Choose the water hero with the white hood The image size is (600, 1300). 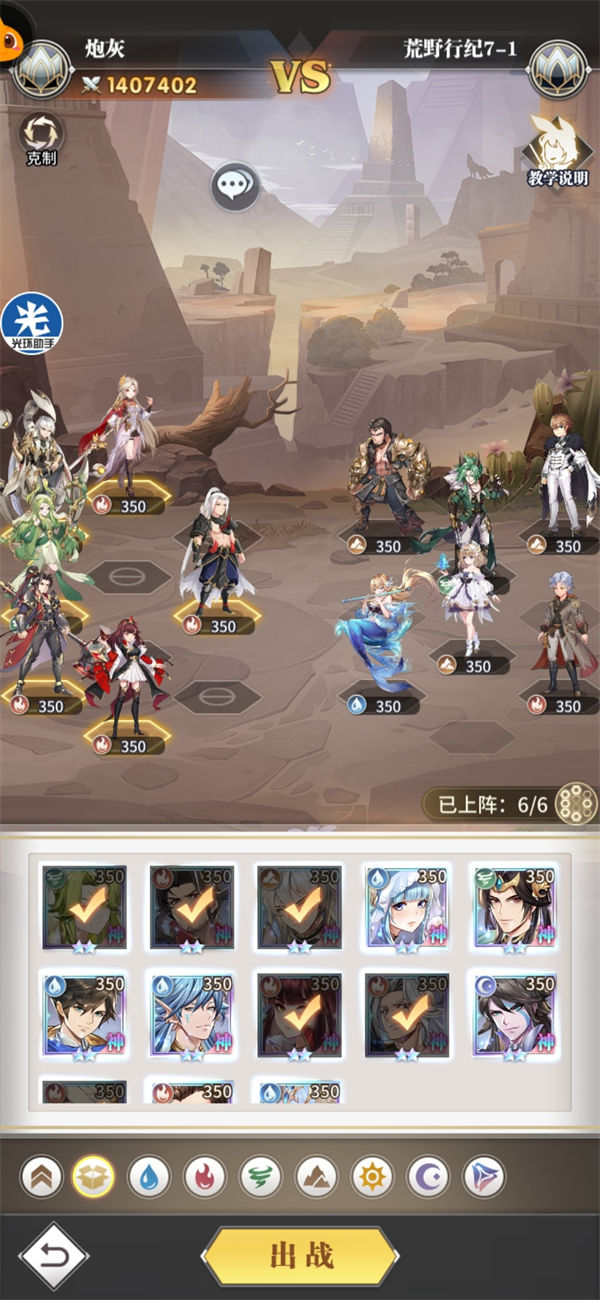(x=407, y=908)
